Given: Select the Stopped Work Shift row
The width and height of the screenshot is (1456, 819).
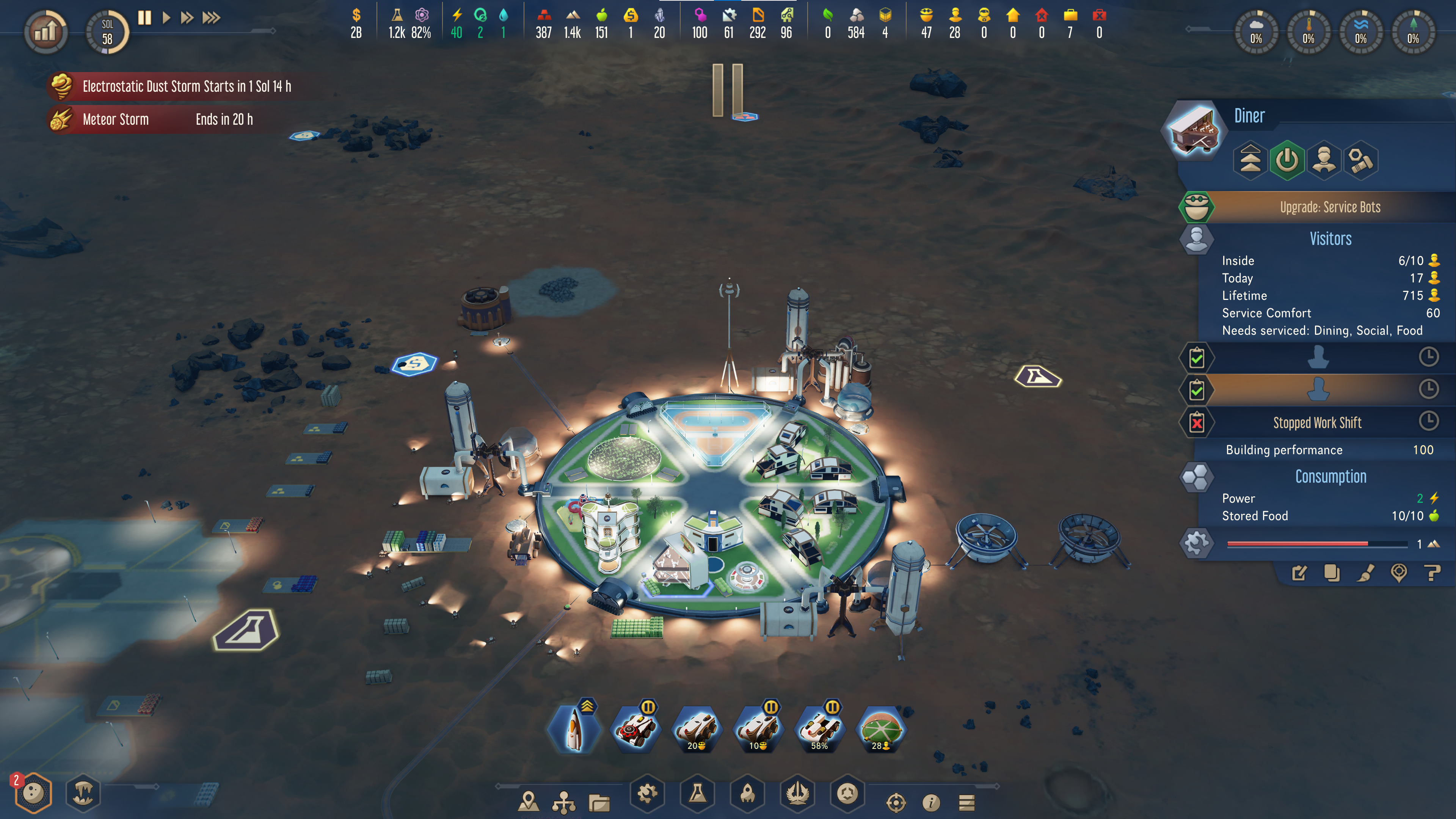Looking at the screenshot, I should tap(1317, 422).
